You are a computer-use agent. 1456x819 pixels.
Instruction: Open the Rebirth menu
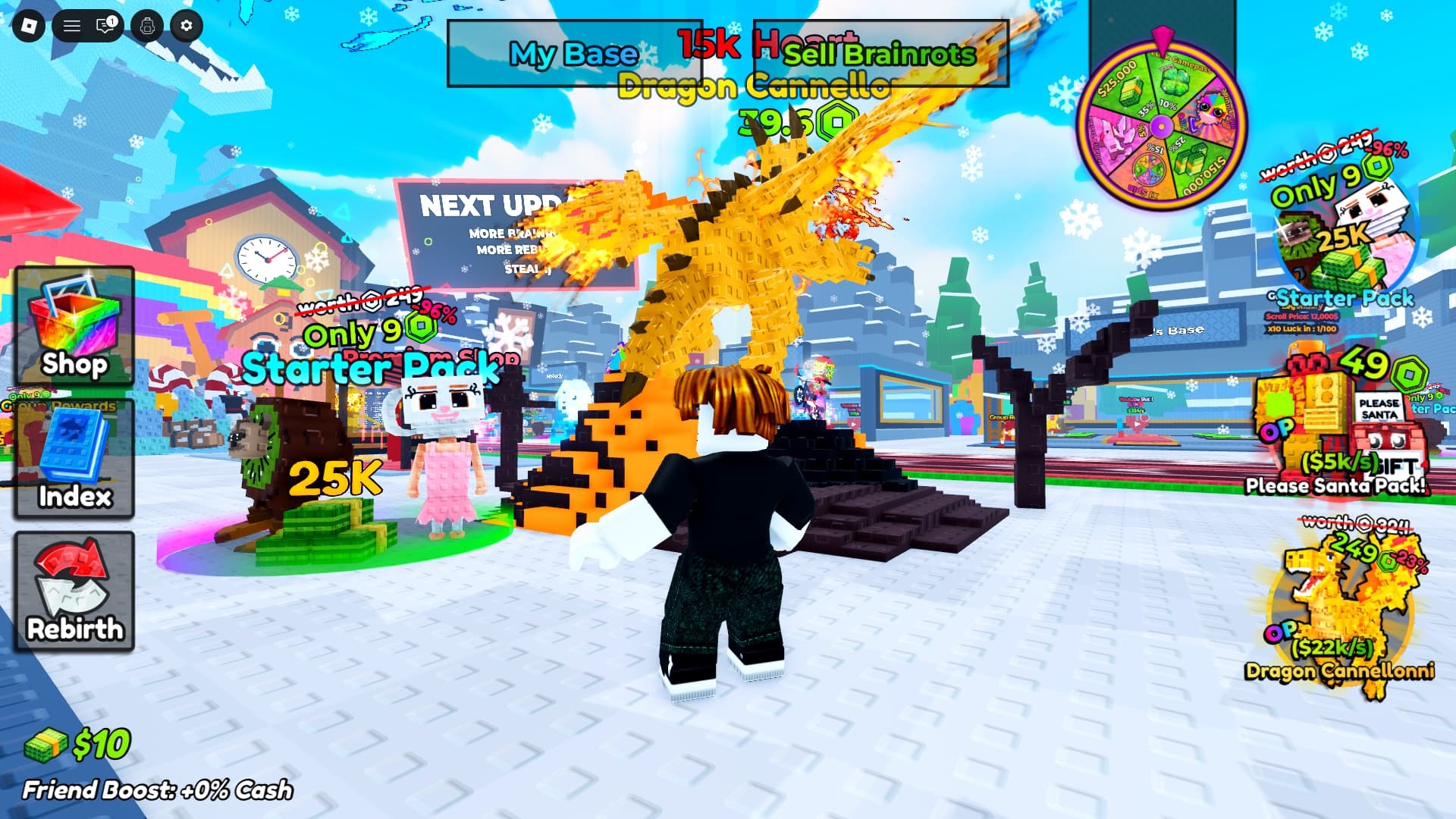[74, 591]
